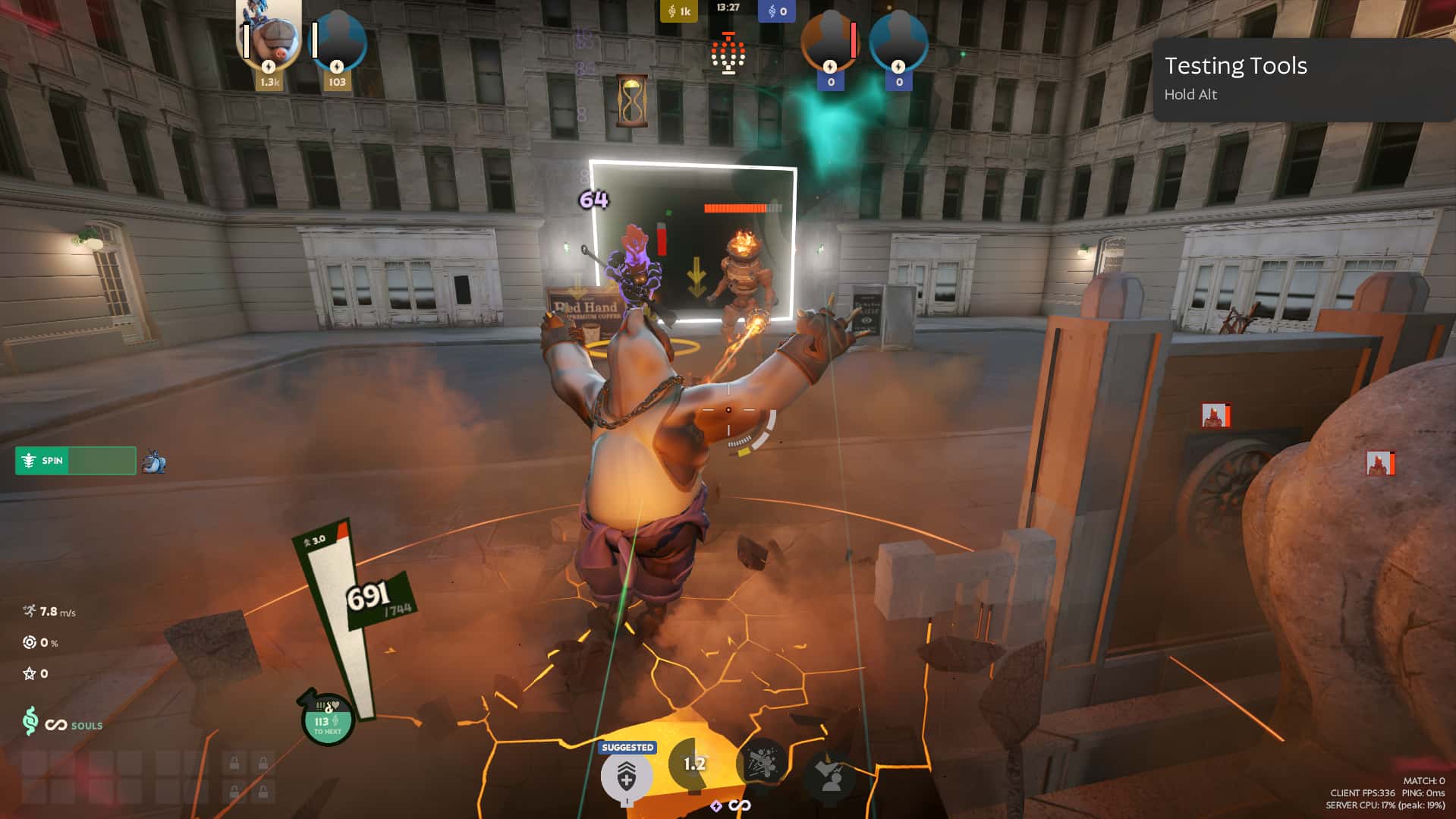The width and height of the screenshot is (1456, 819).
Task: Click the hero icon next to SPIN bar
Action: 154,461
